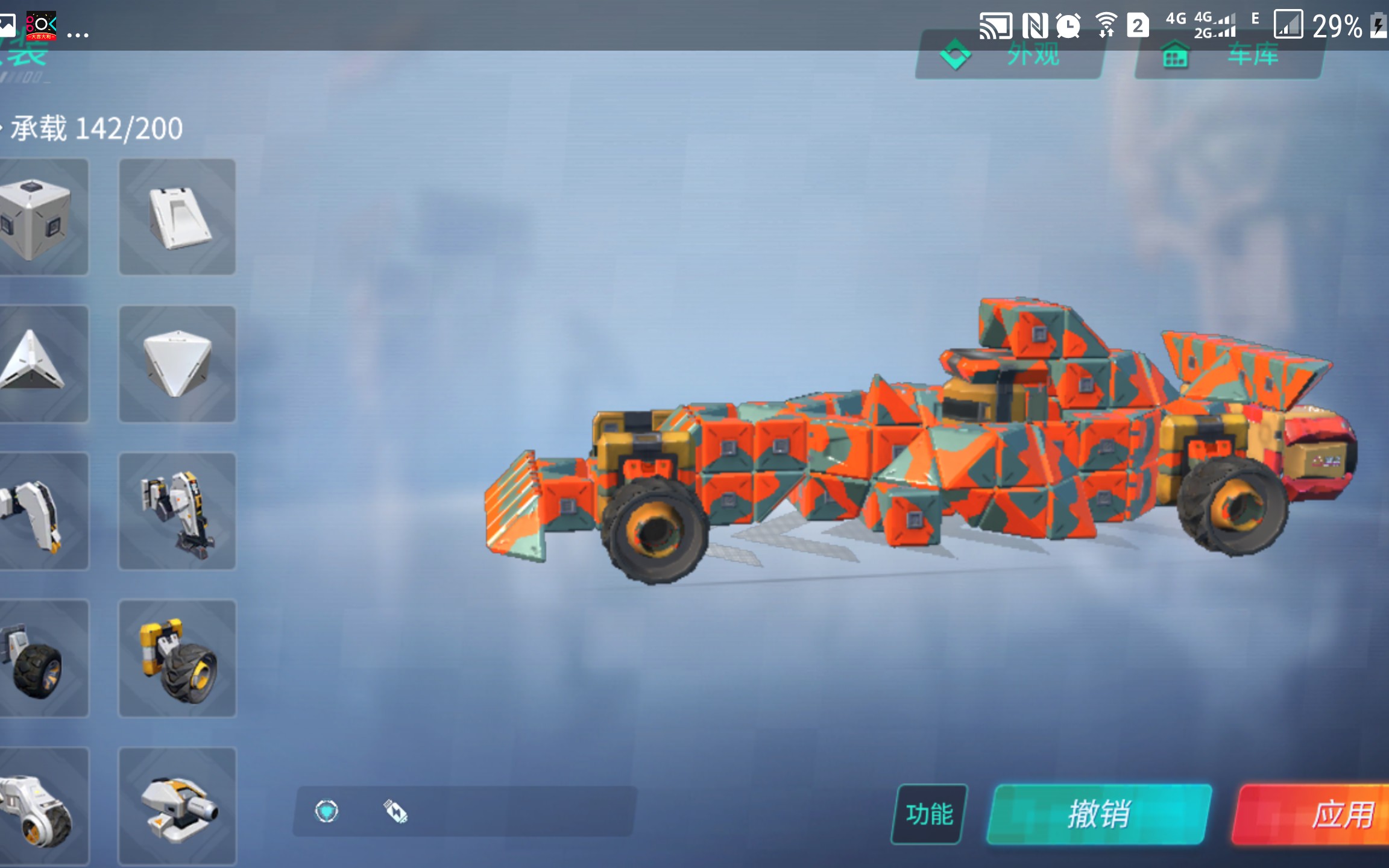Click the round shield icon in bottom bar
This screenshot has height=868, width=1389.
(327, 811)
